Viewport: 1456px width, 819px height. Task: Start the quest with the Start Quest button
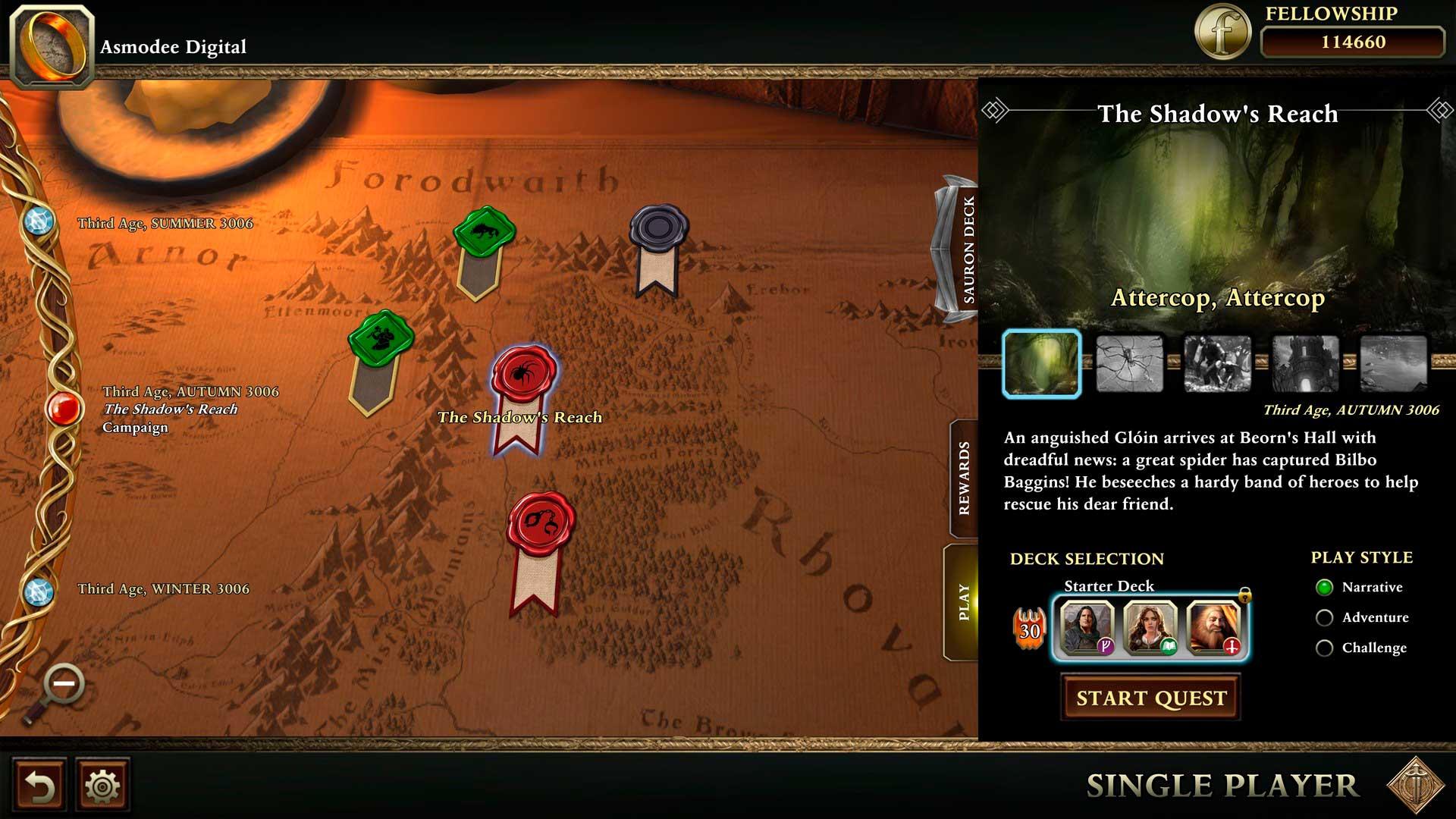coord(1150,698)
